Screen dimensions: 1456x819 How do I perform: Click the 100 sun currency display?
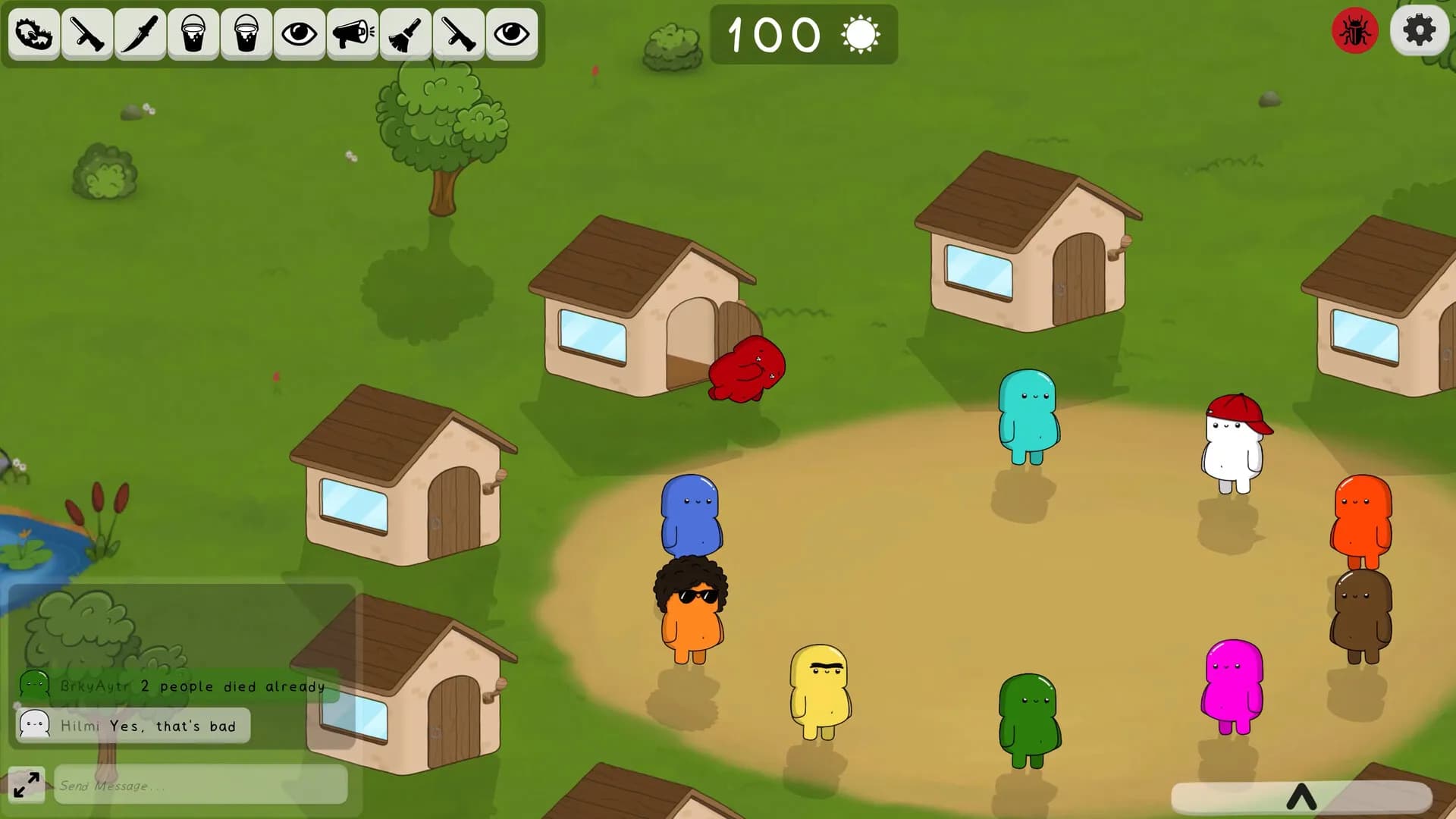point(804,34)
